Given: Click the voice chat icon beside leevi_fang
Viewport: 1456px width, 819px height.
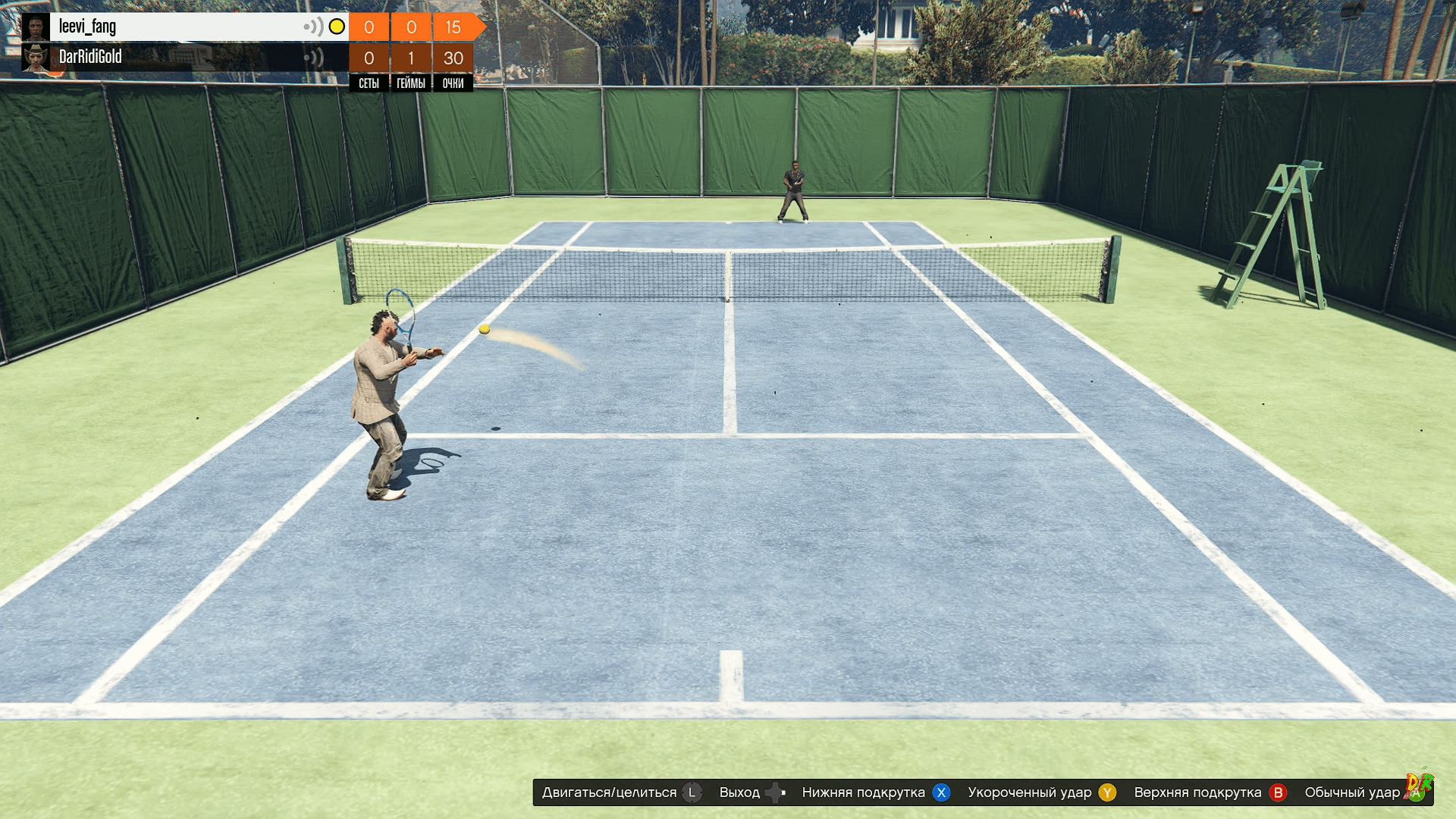Looking at the screenshot, I should pos(313,27).
